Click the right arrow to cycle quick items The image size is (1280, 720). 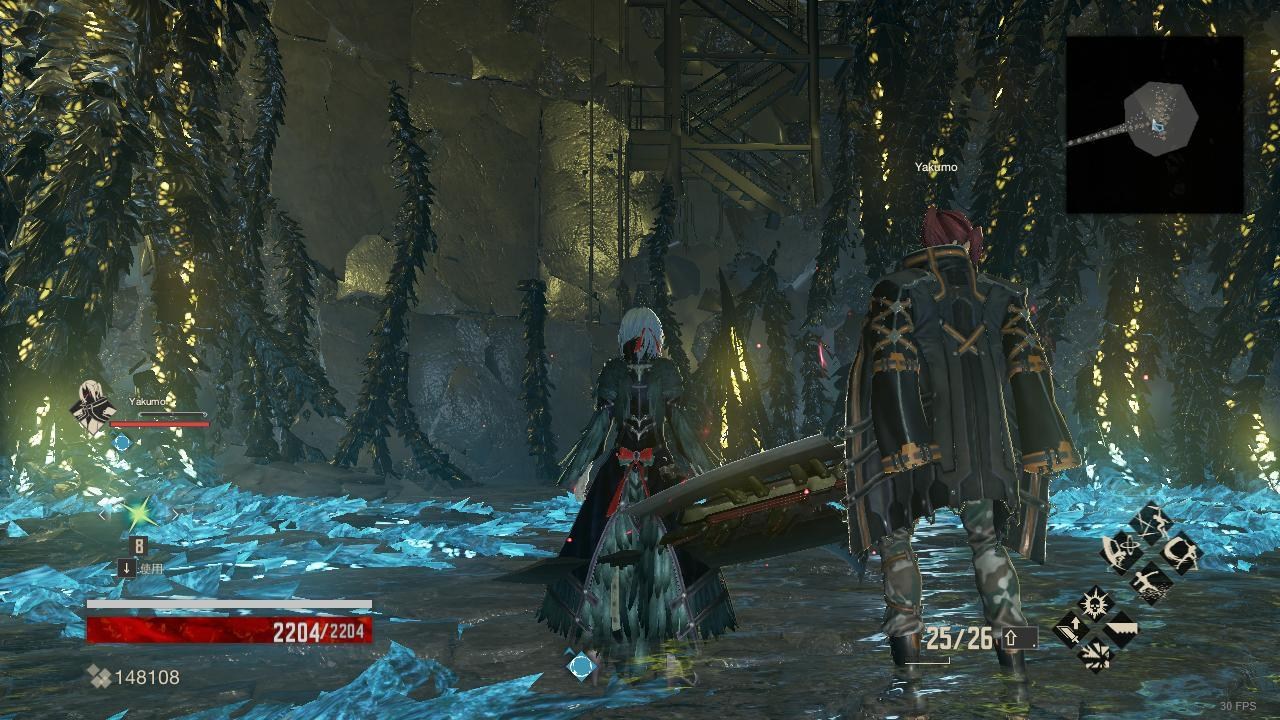tap(176, 514)
